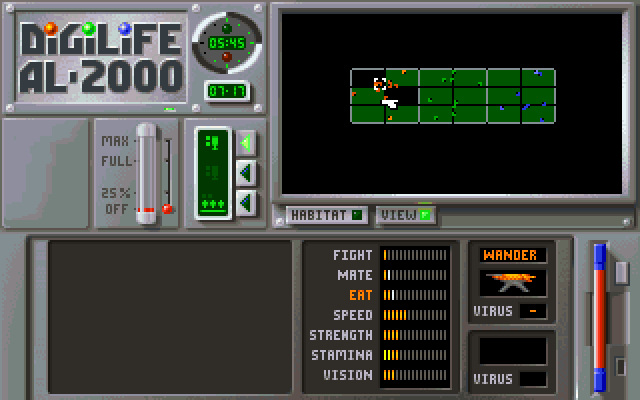Toggle the VIEW button
640x400 pixels.
click(x=405, y=214)
